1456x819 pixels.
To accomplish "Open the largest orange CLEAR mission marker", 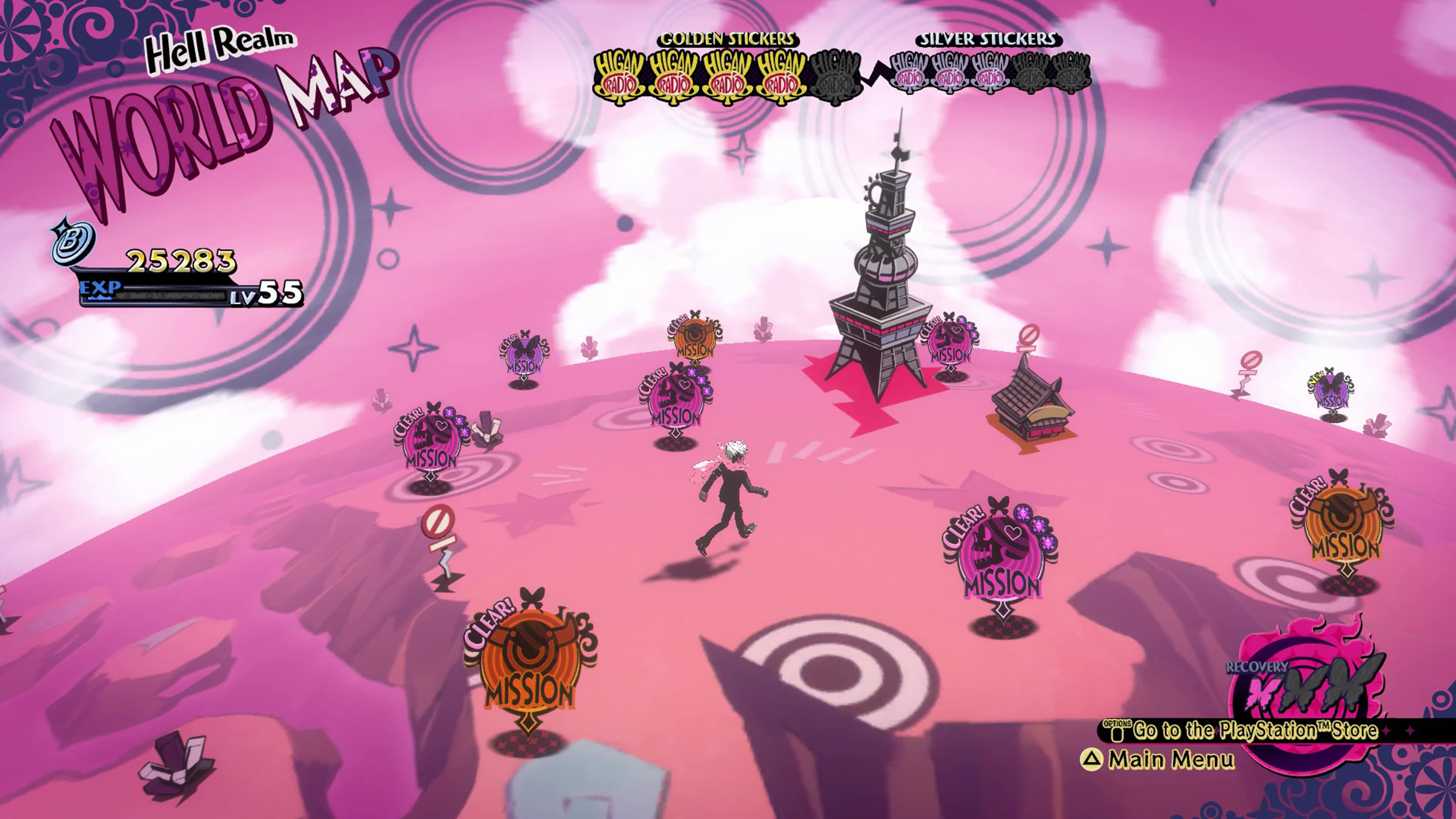I will coord(529,667).
